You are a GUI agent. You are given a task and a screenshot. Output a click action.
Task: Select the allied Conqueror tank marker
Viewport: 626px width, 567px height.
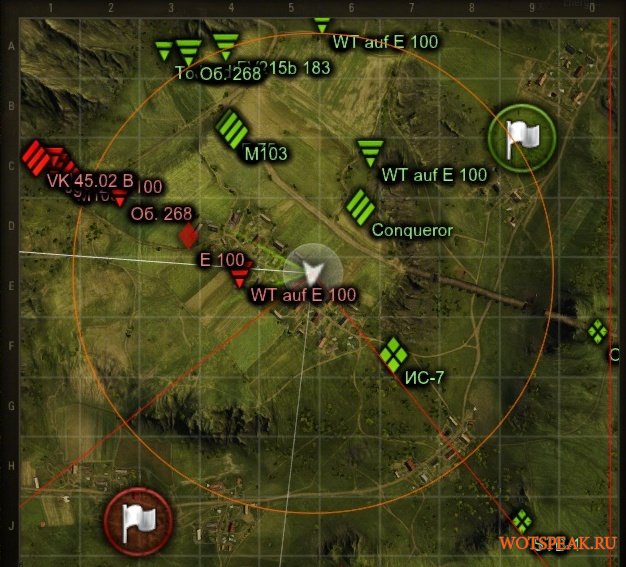tap(360, 206)
